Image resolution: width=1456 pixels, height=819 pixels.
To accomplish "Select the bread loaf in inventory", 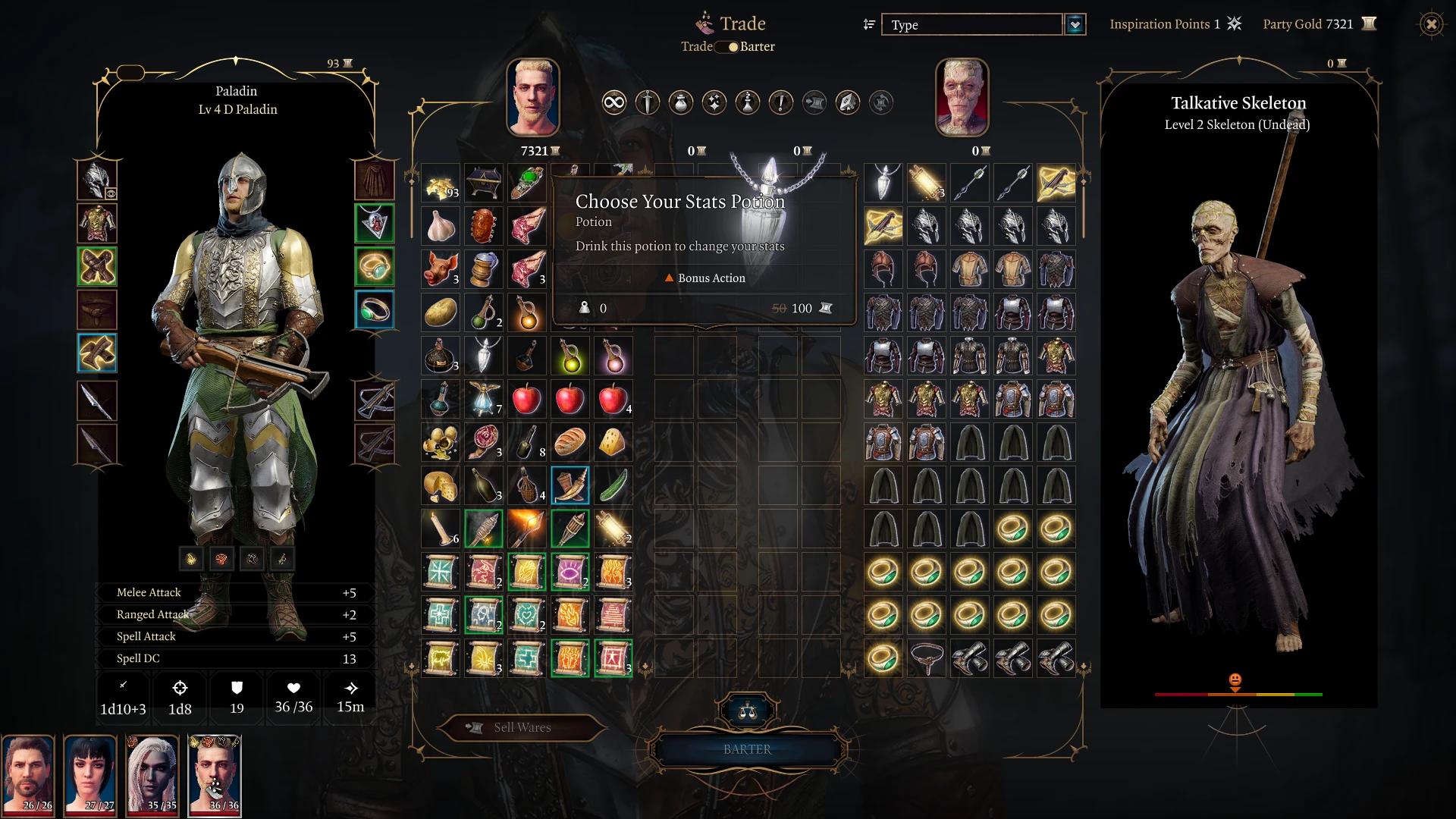I will pyautogui.click(x=570, y=442).
